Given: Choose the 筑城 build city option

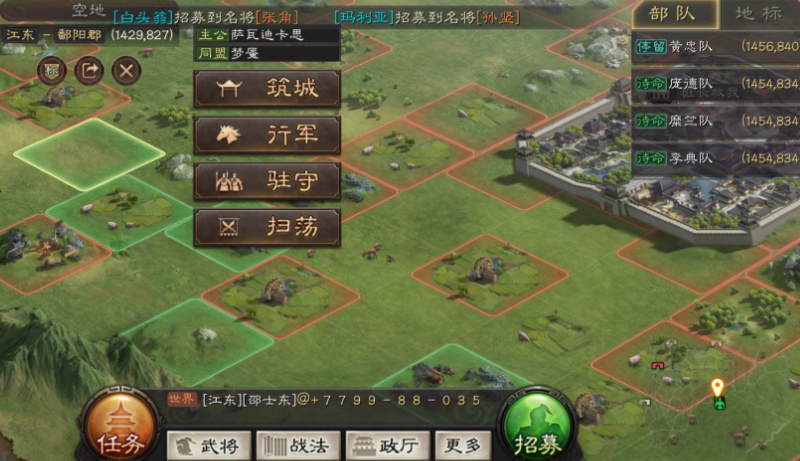Looking at the screenshot, I should tap(267, 89).
